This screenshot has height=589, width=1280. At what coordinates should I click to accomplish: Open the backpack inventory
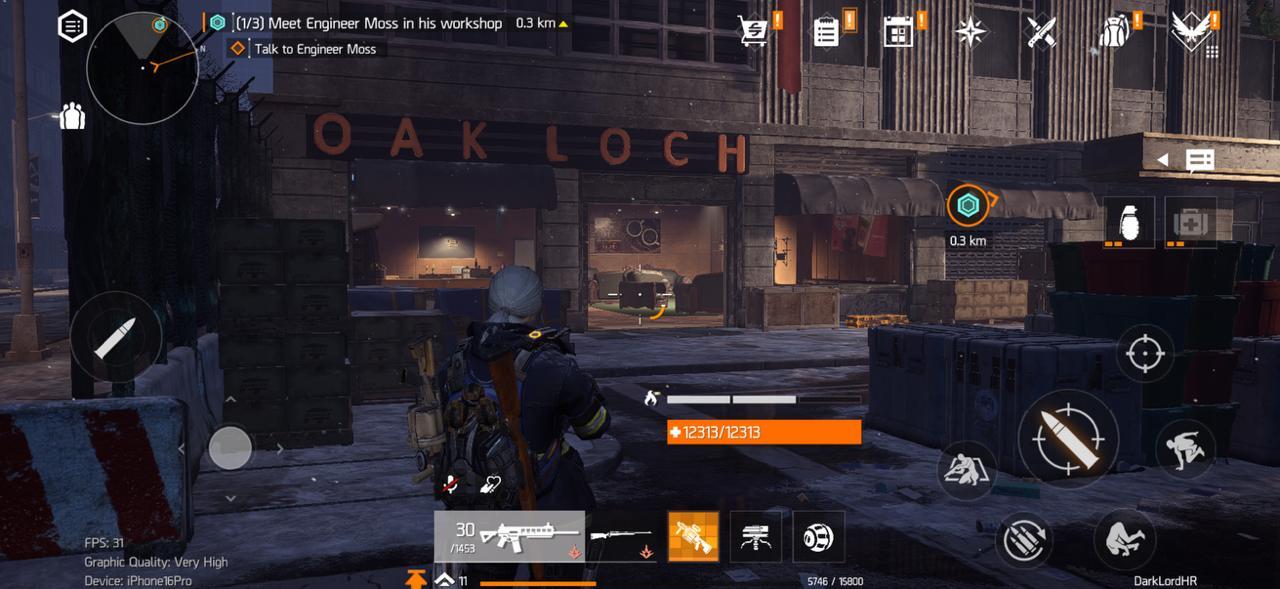[1114, 31]
